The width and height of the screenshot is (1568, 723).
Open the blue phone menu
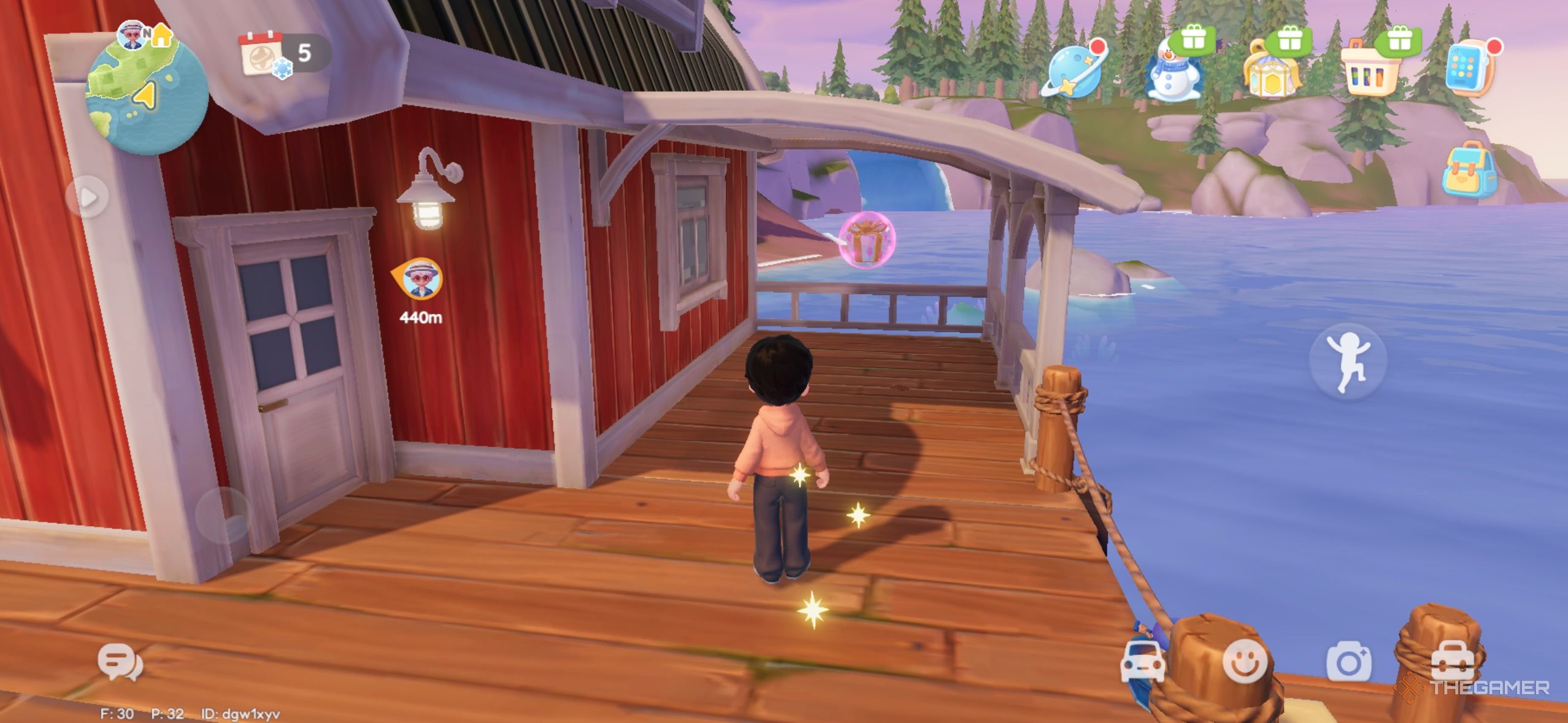tap(1470, 69)
